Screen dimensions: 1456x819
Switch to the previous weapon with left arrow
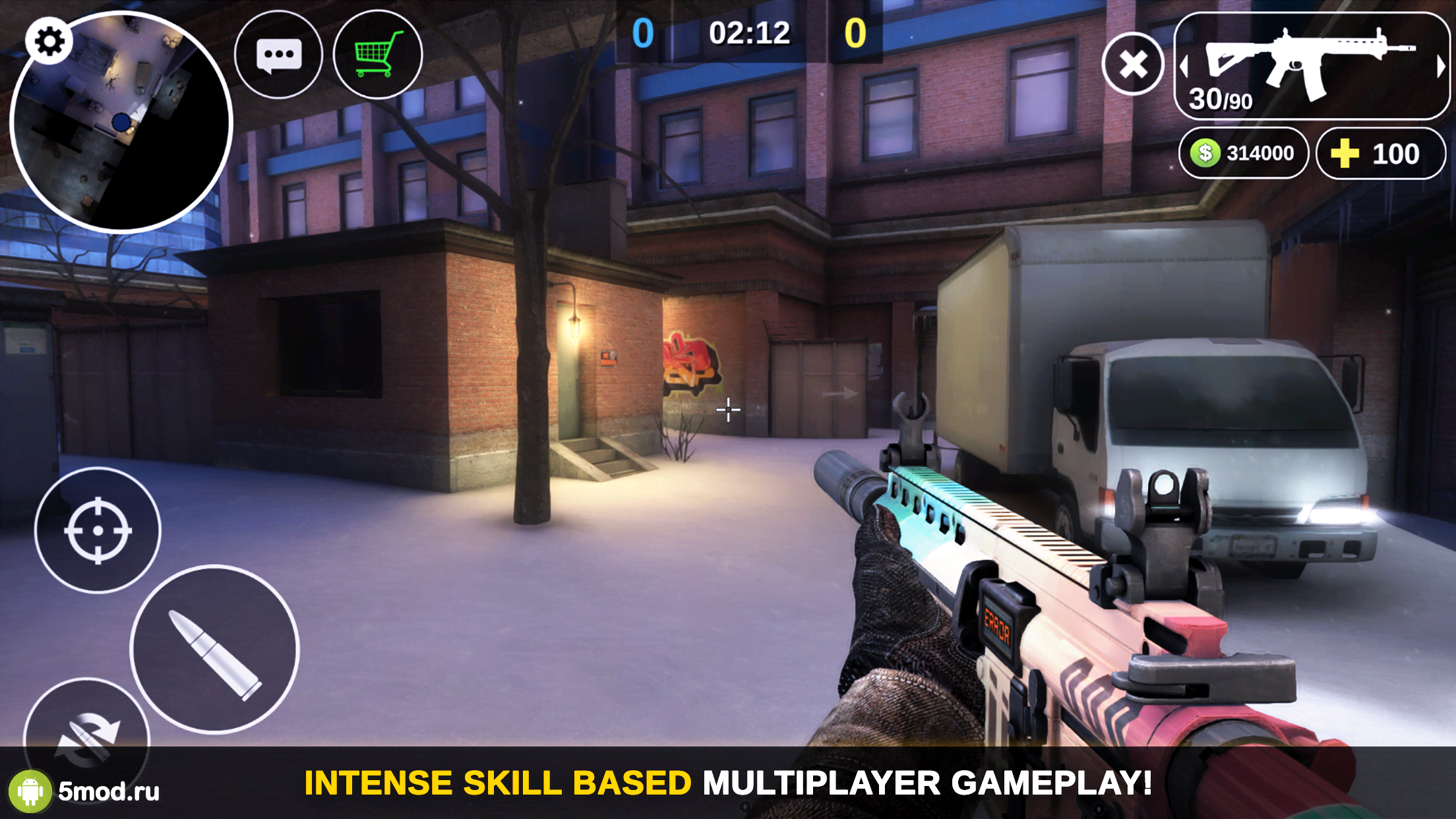[1184, 66]
